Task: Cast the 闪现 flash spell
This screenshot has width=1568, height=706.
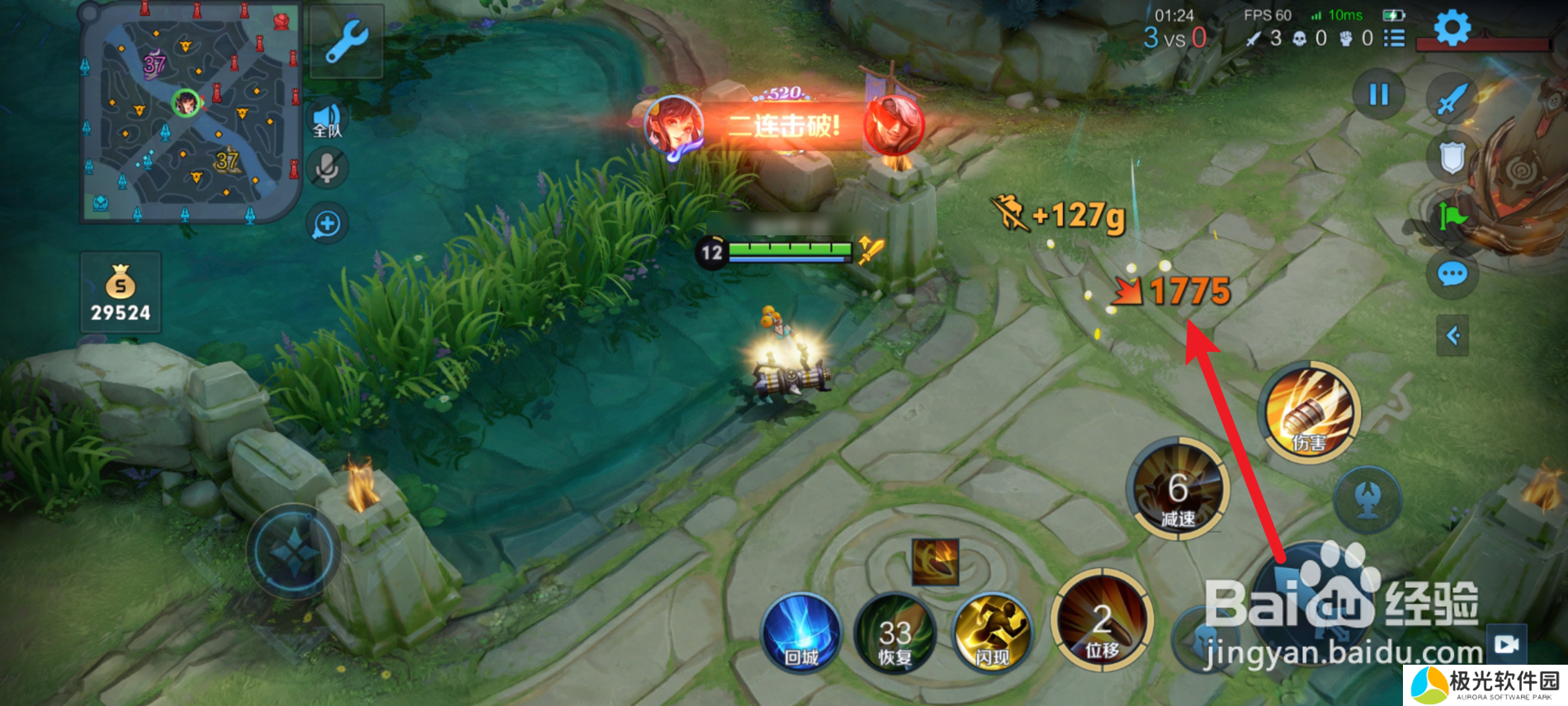Action: [x=992, y=632]
